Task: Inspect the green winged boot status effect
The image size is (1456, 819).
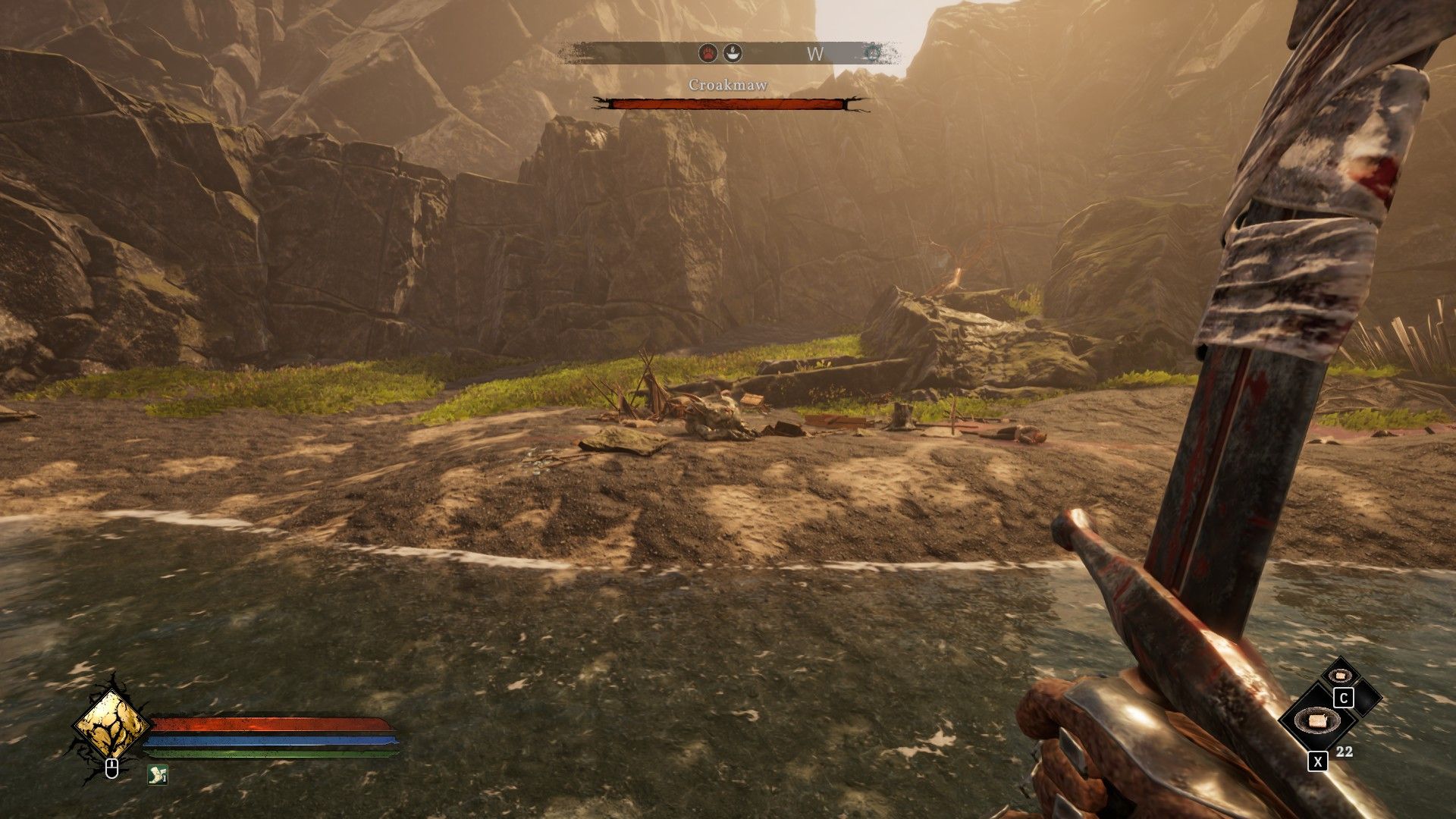Action: coord(157,775)
